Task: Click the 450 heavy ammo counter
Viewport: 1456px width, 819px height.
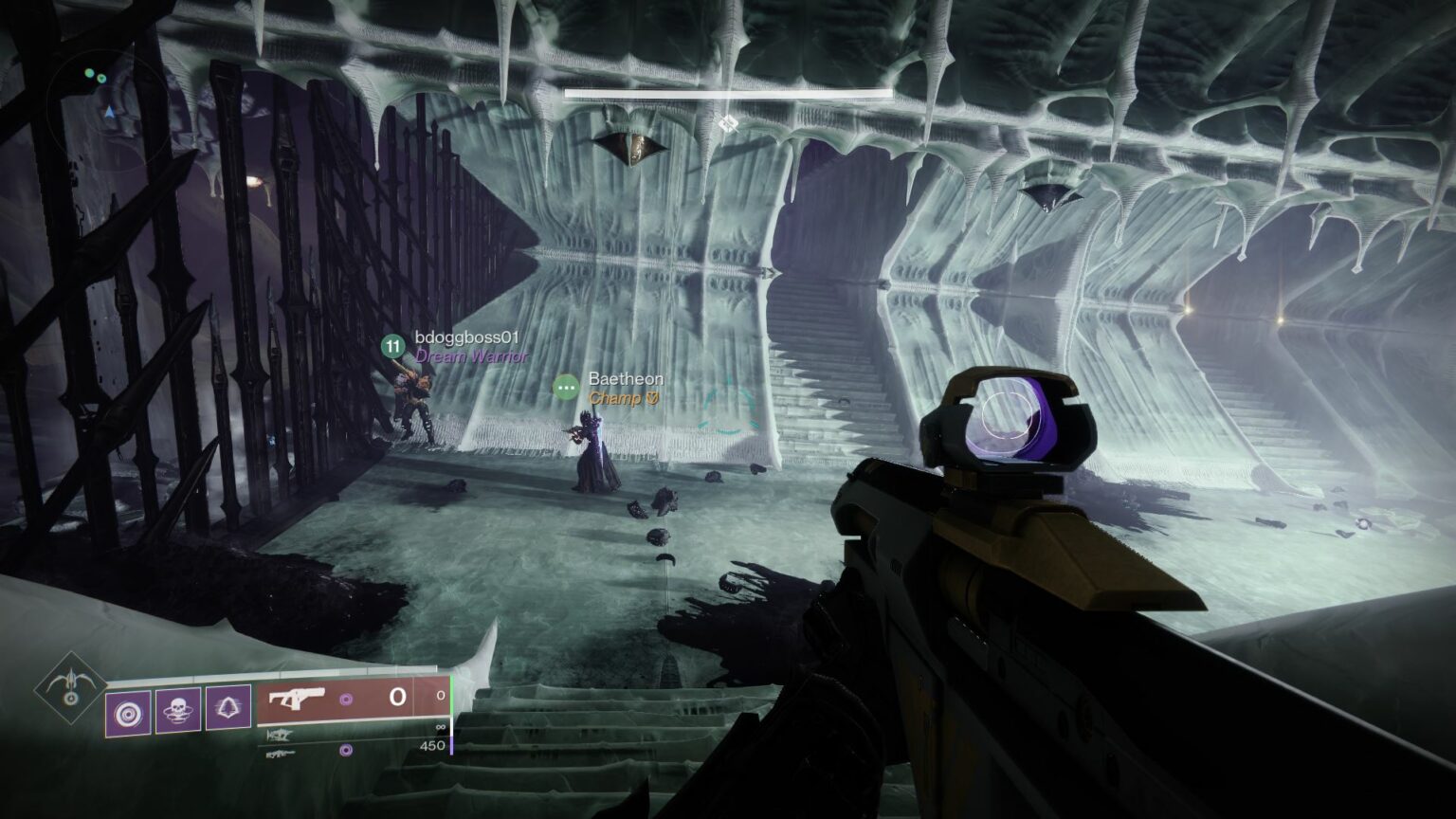Action: click(x=431, y=745)
